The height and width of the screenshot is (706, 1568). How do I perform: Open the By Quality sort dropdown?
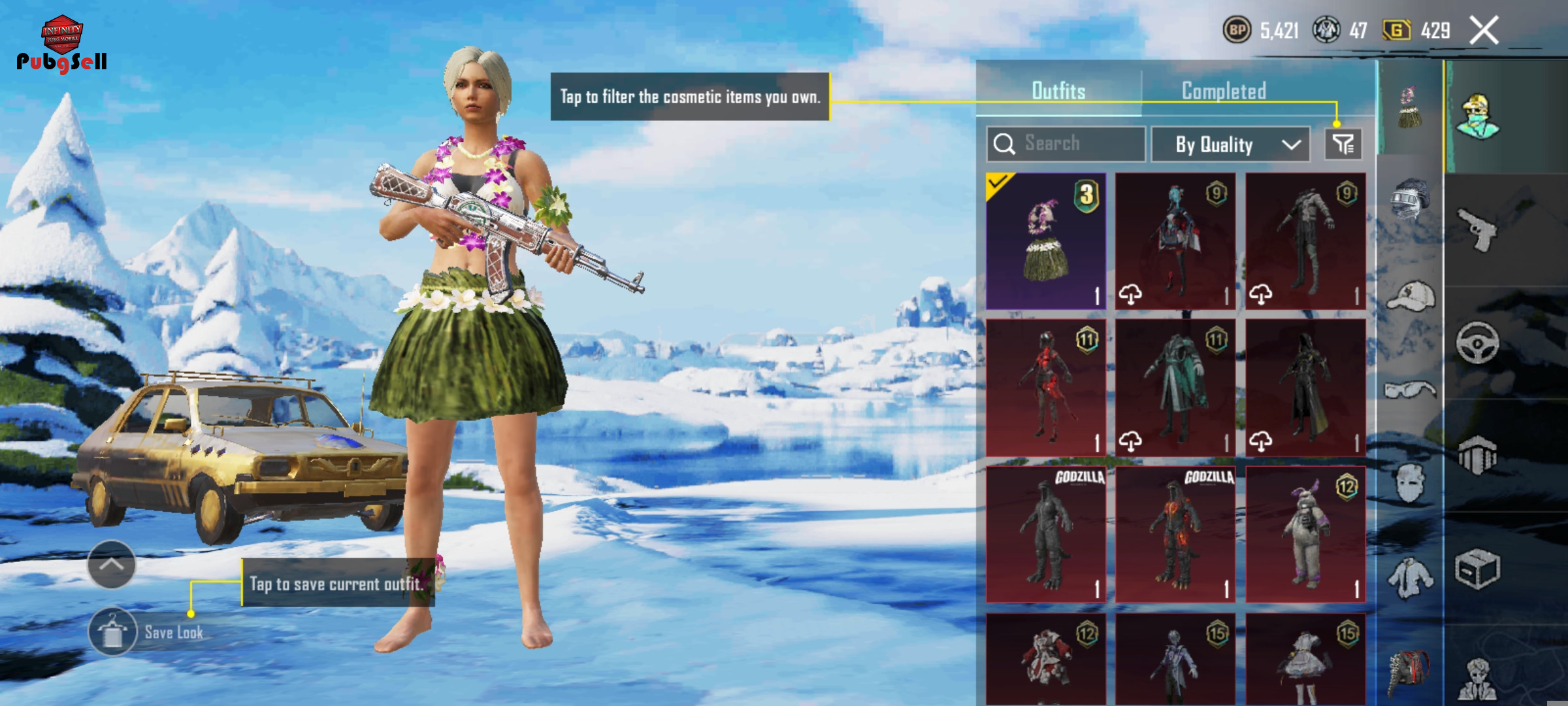point(1230,144)
